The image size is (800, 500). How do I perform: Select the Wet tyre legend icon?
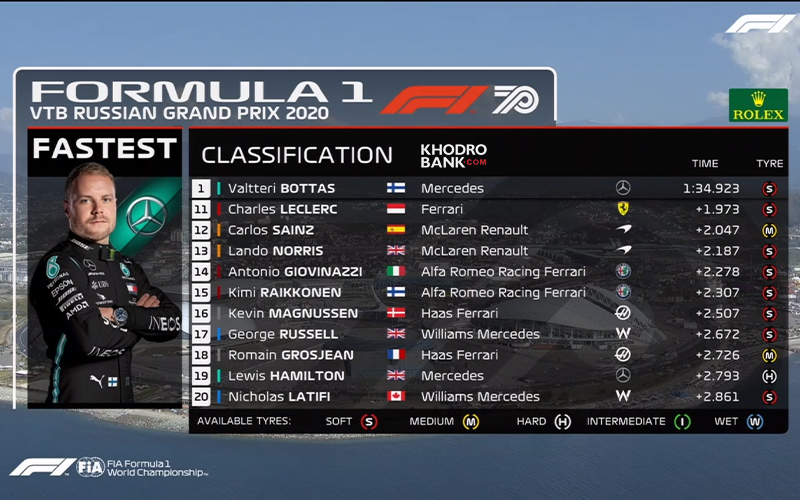[754, 422]
